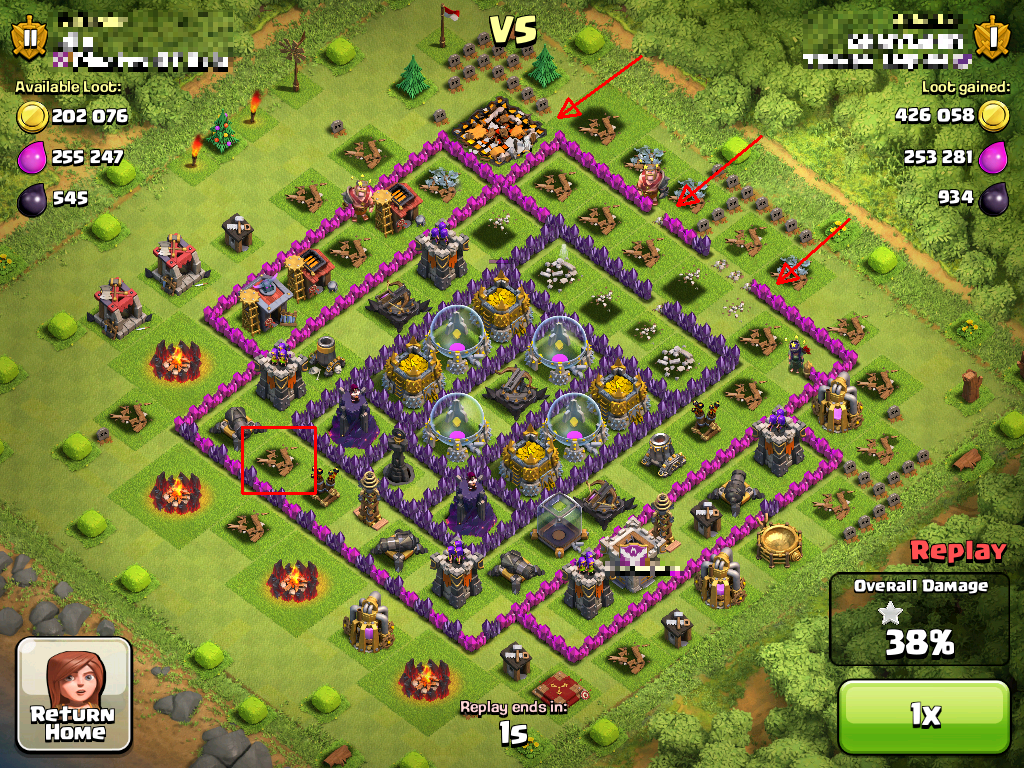Return Home from the replay
The height and width of the screenshot is (768, 1024).
(74, 695)
